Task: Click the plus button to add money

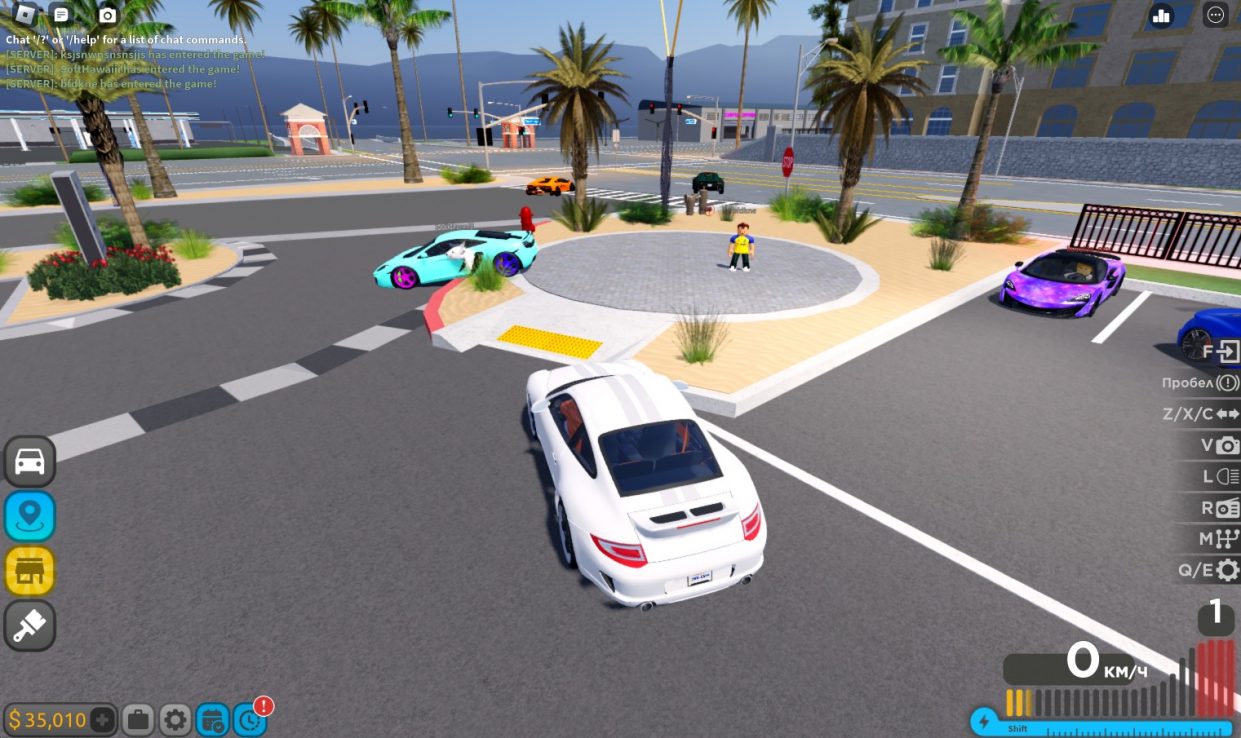Action: click(102, 719)
